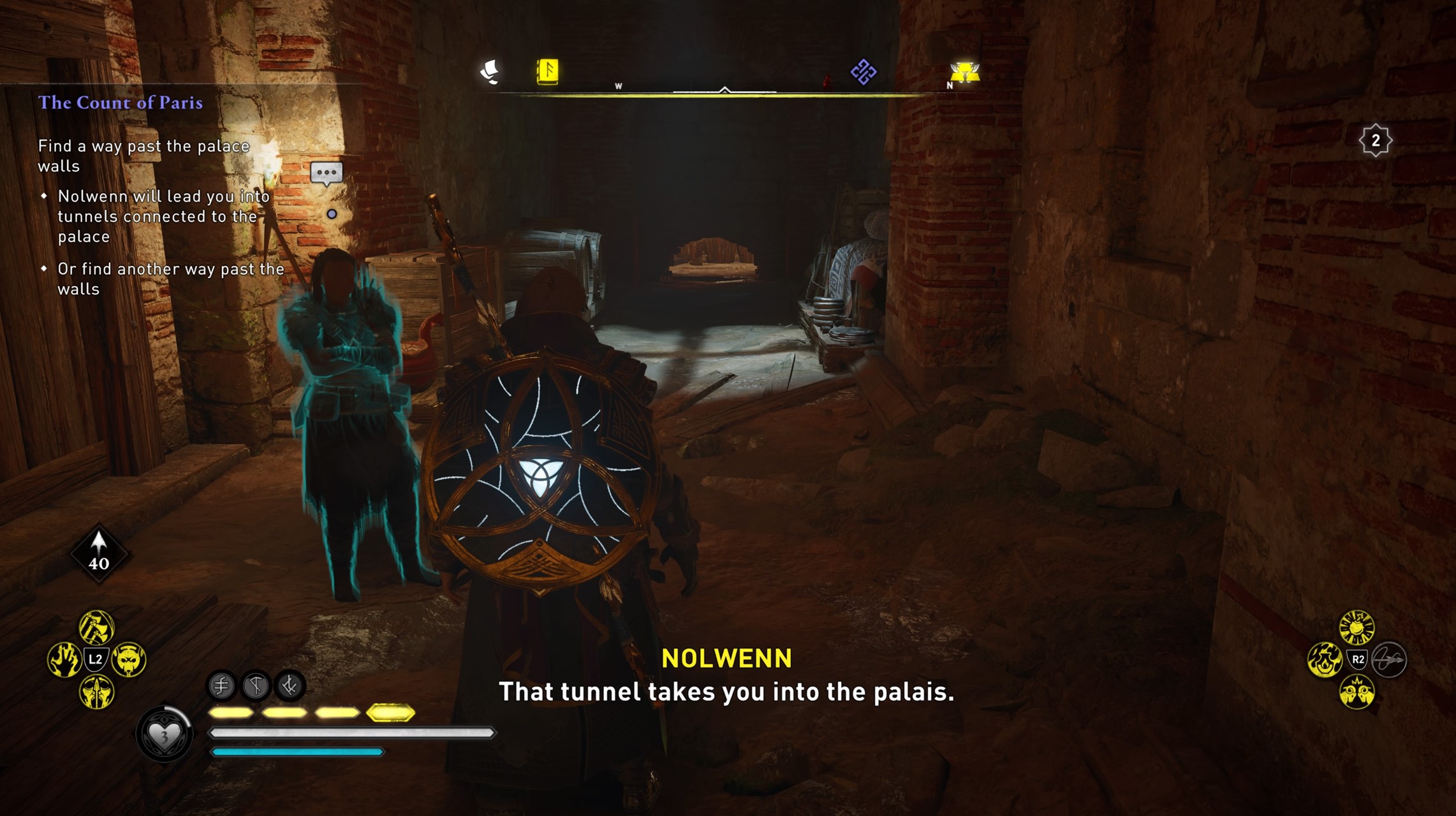
Task: Click the arrow quiver counter showing 40
Action: pos(99,553)
